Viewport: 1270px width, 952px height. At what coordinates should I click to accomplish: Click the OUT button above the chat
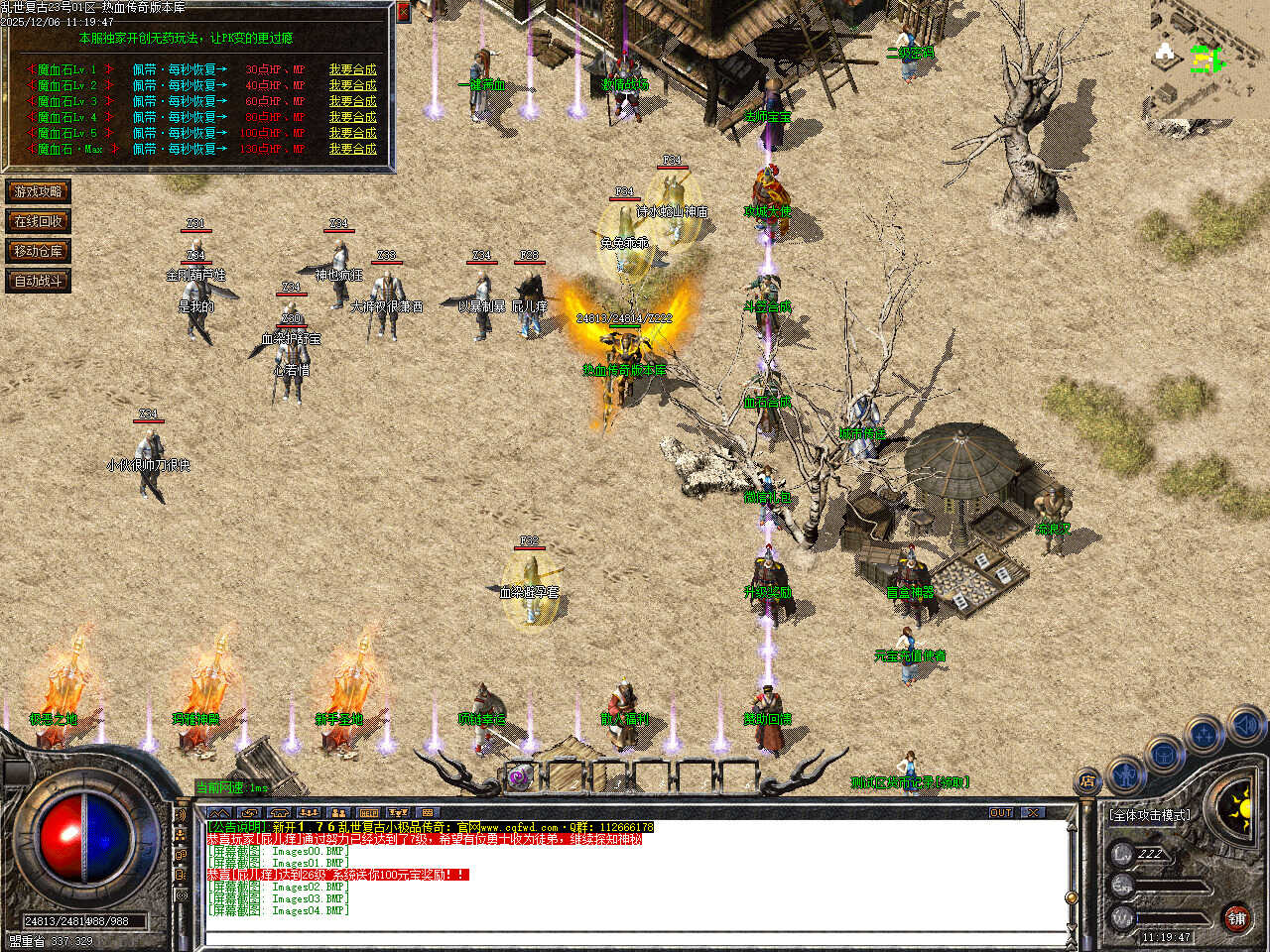(x=1001, y=812)
